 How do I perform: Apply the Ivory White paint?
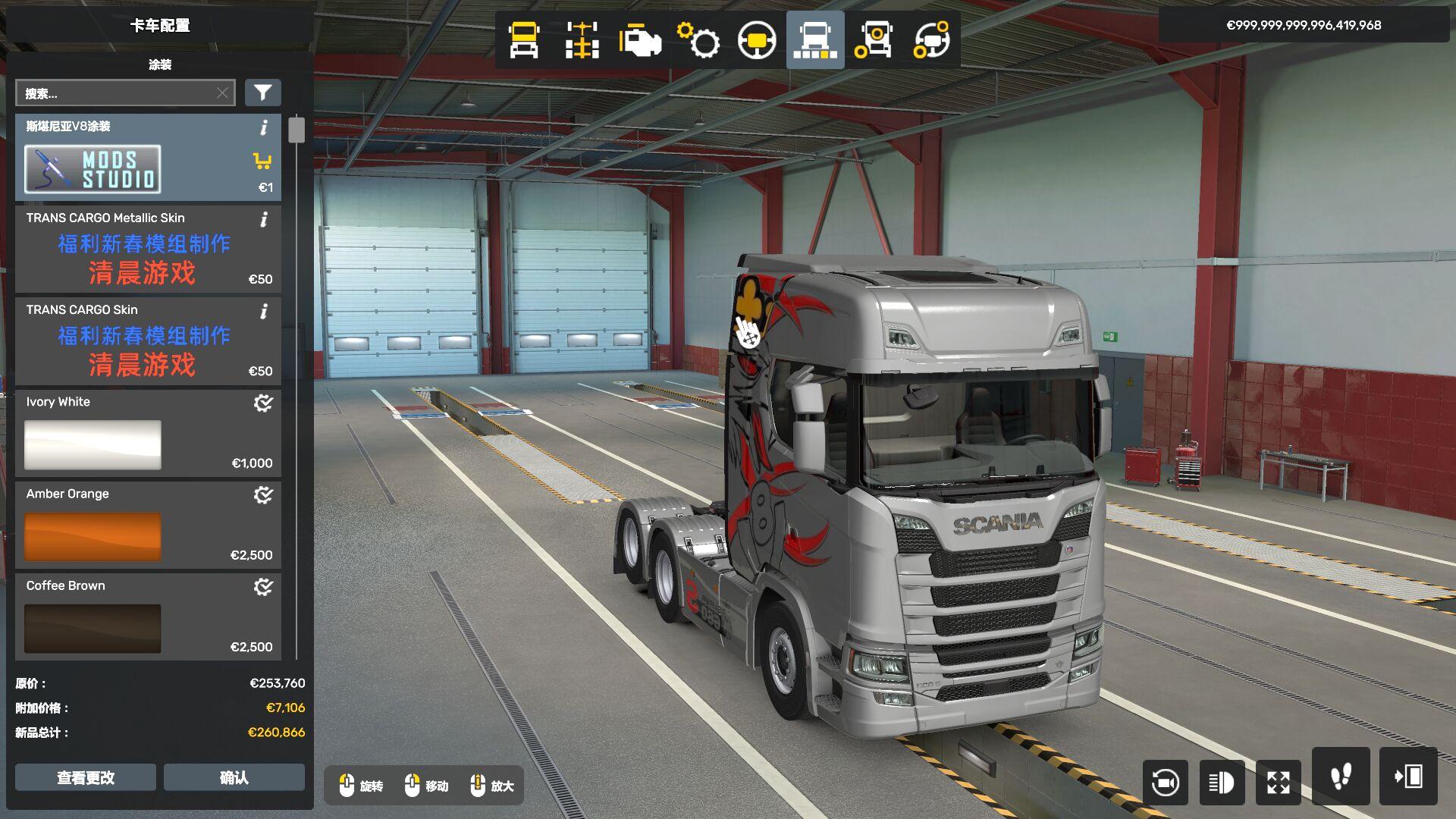(x=148, y=434)
